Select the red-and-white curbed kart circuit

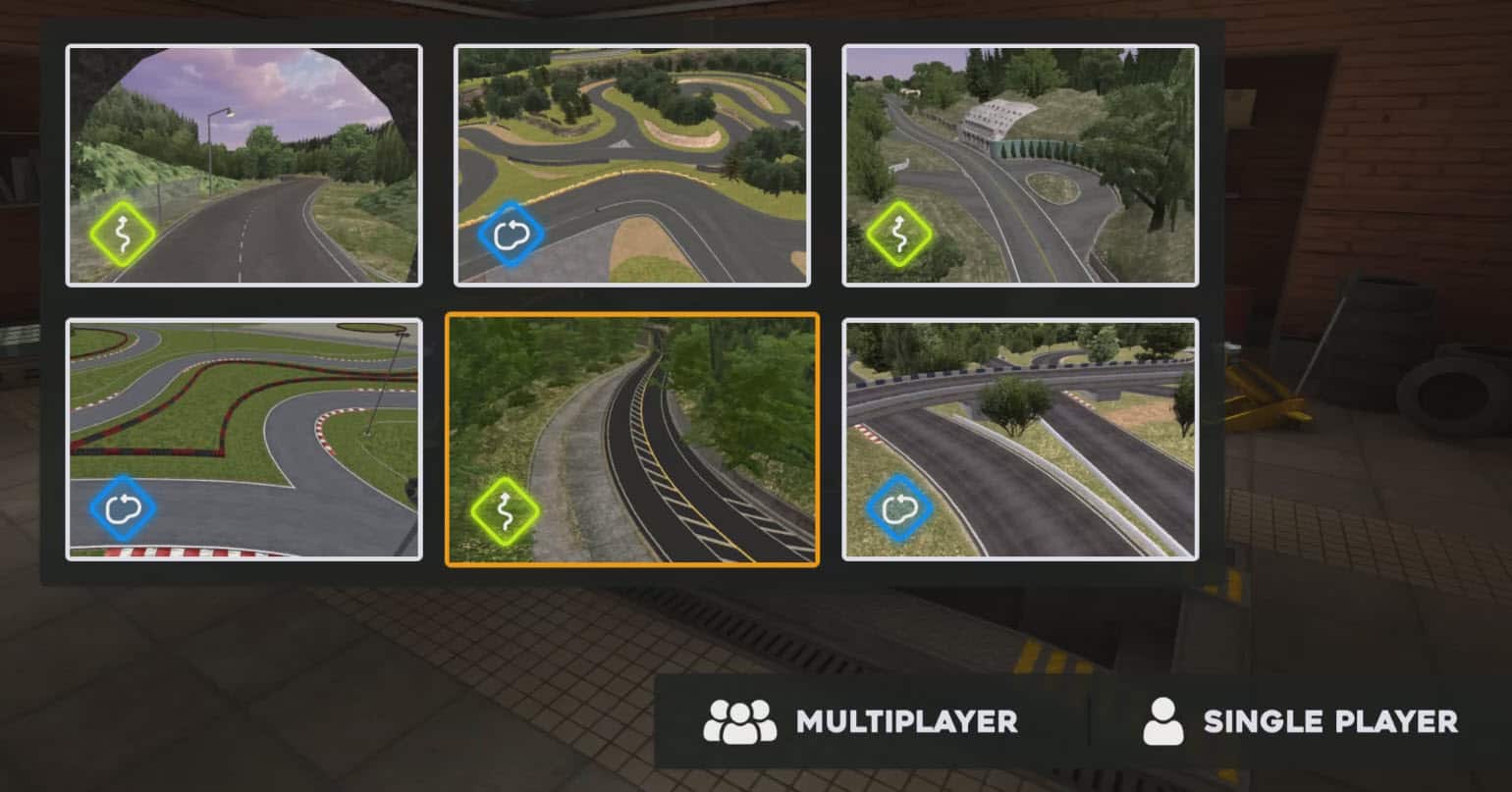coord(243,439)
